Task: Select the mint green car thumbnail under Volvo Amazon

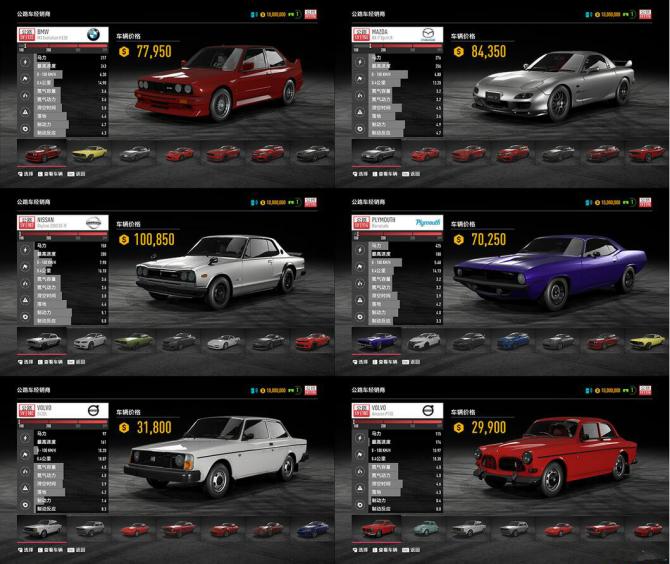Action: point(424,528)
